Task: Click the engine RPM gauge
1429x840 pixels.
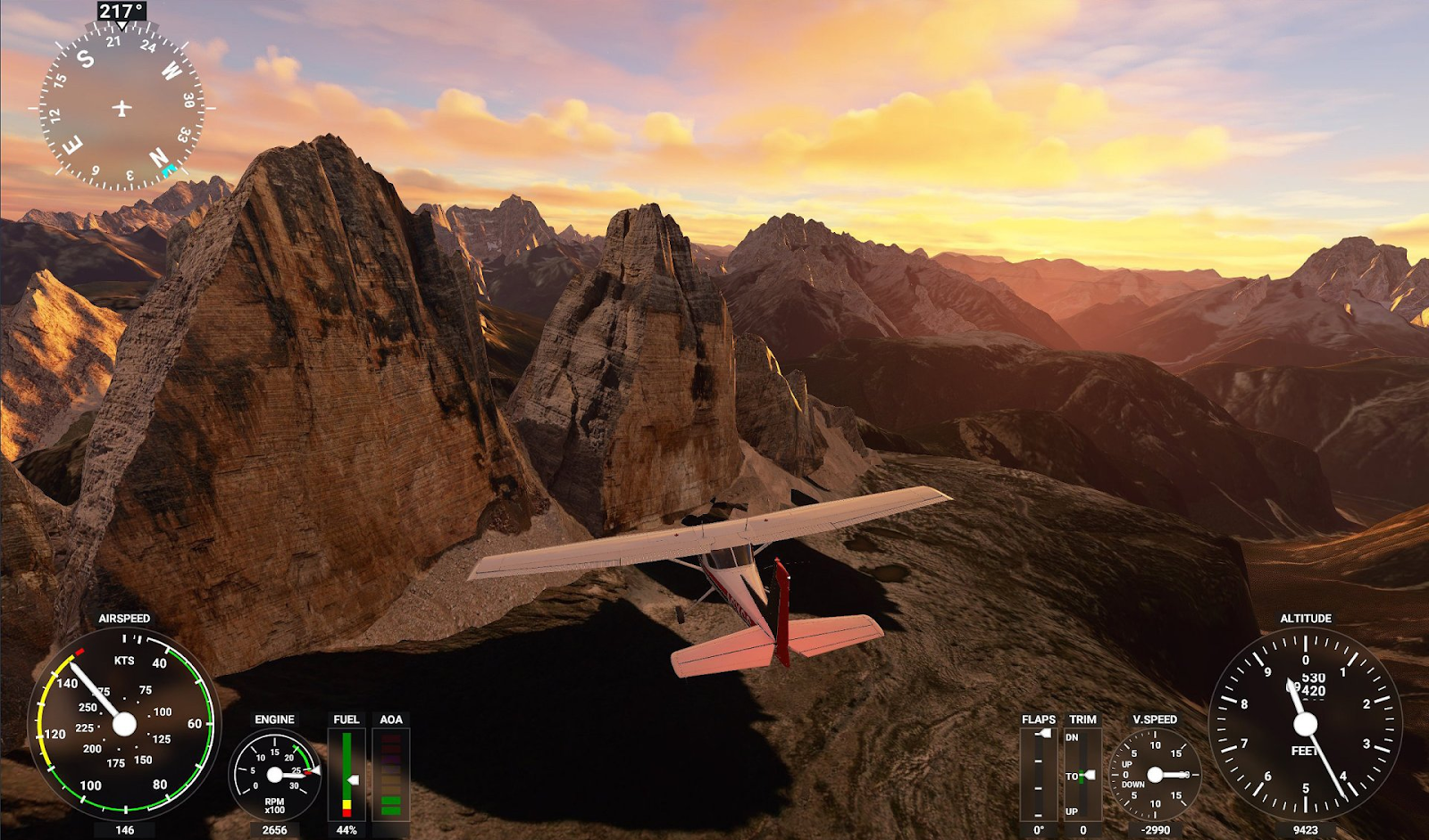Action: click(x=274, y=774)
